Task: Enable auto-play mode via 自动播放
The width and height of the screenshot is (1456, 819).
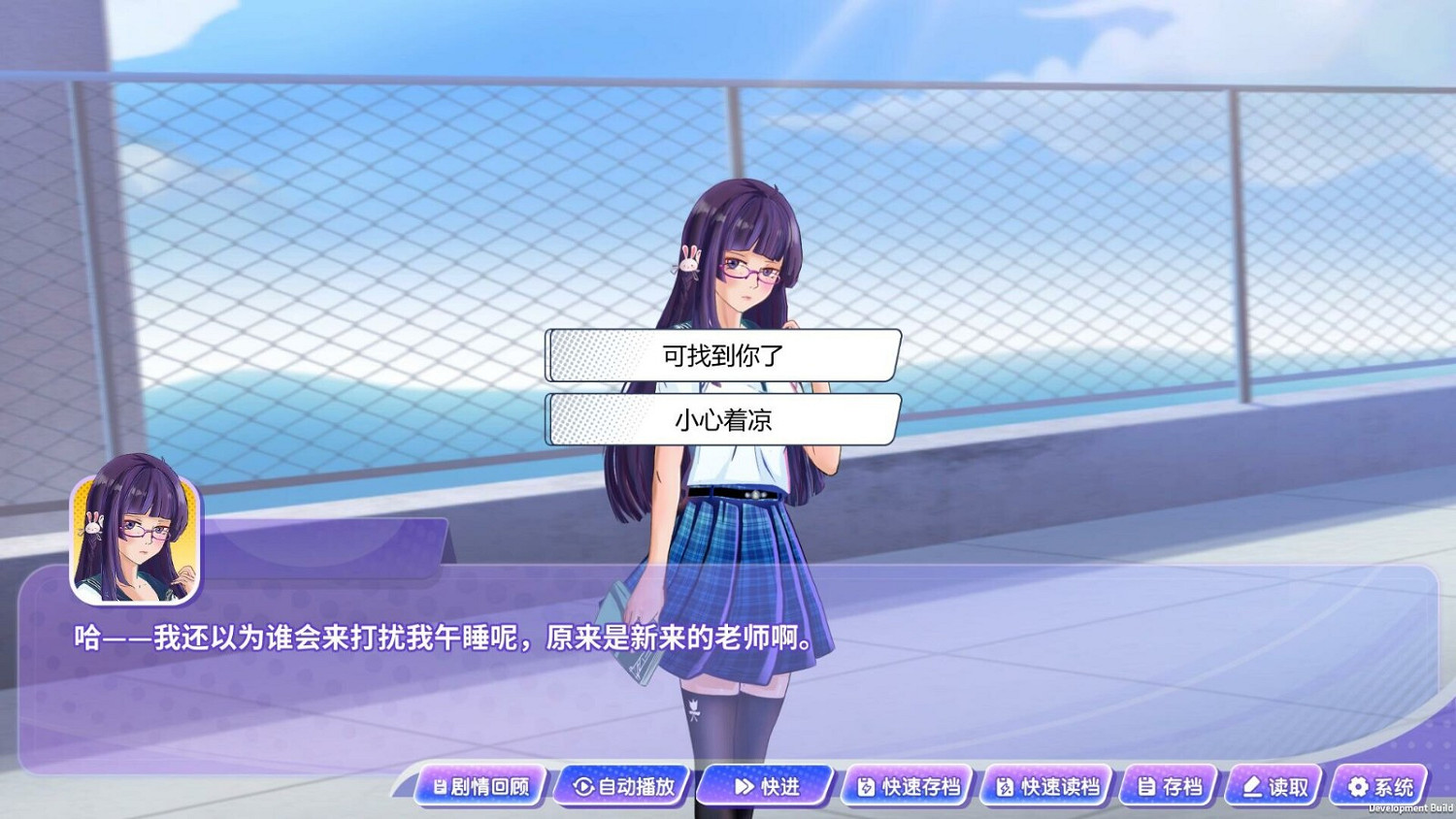Action: click(x=619, y=787)
